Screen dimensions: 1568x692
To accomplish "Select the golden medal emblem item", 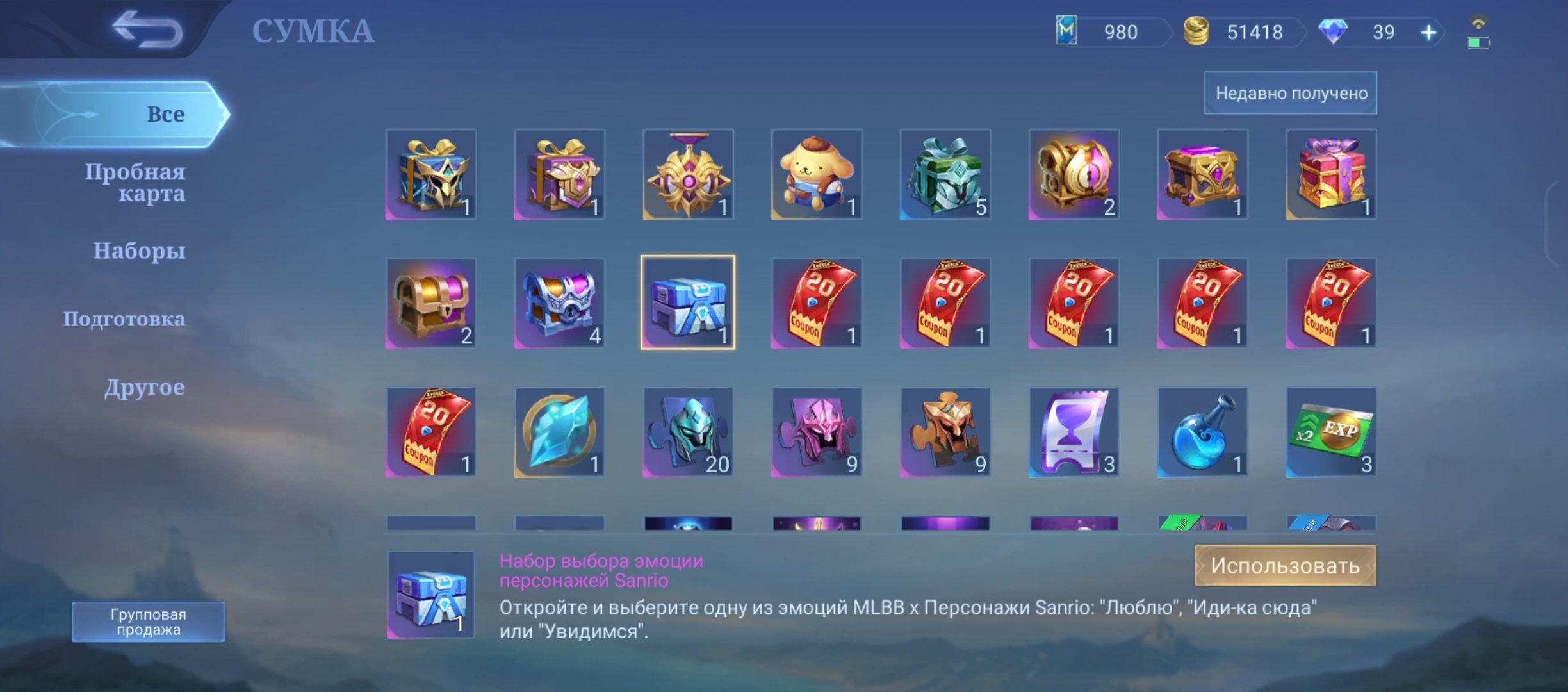I will [x=687, y=174].
